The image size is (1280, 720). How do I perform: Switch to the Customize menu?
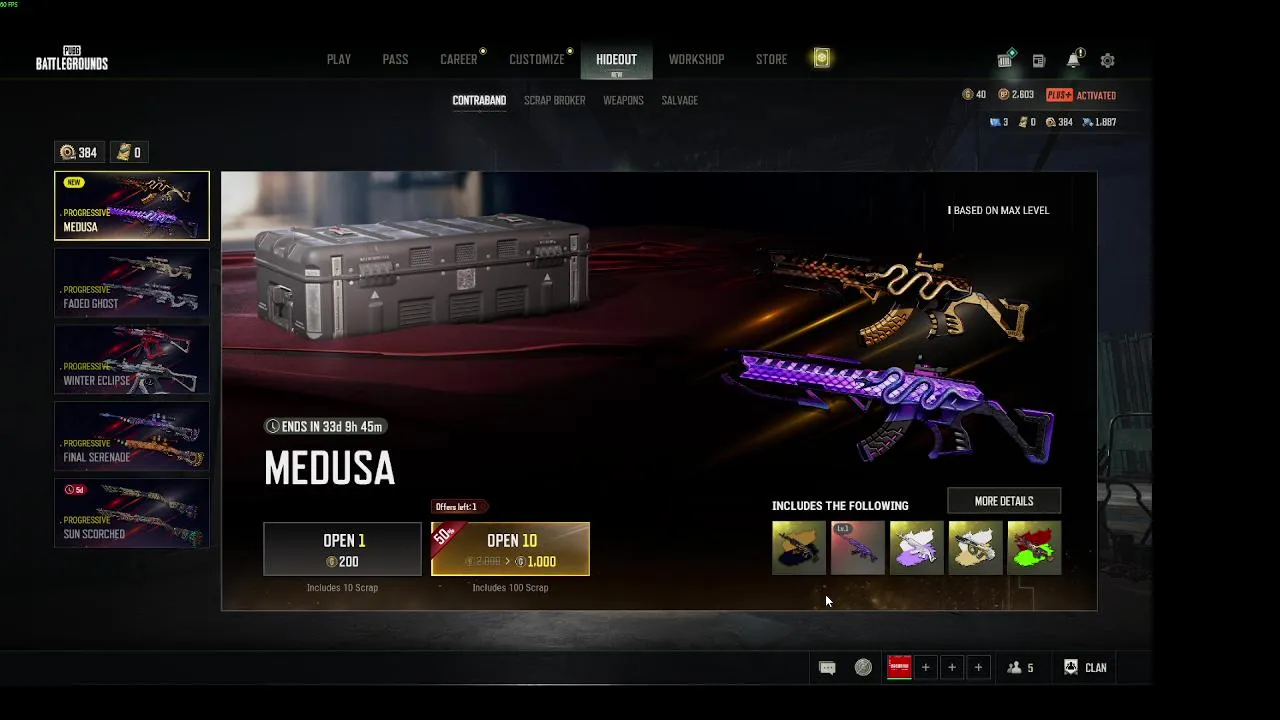point(537,60)
